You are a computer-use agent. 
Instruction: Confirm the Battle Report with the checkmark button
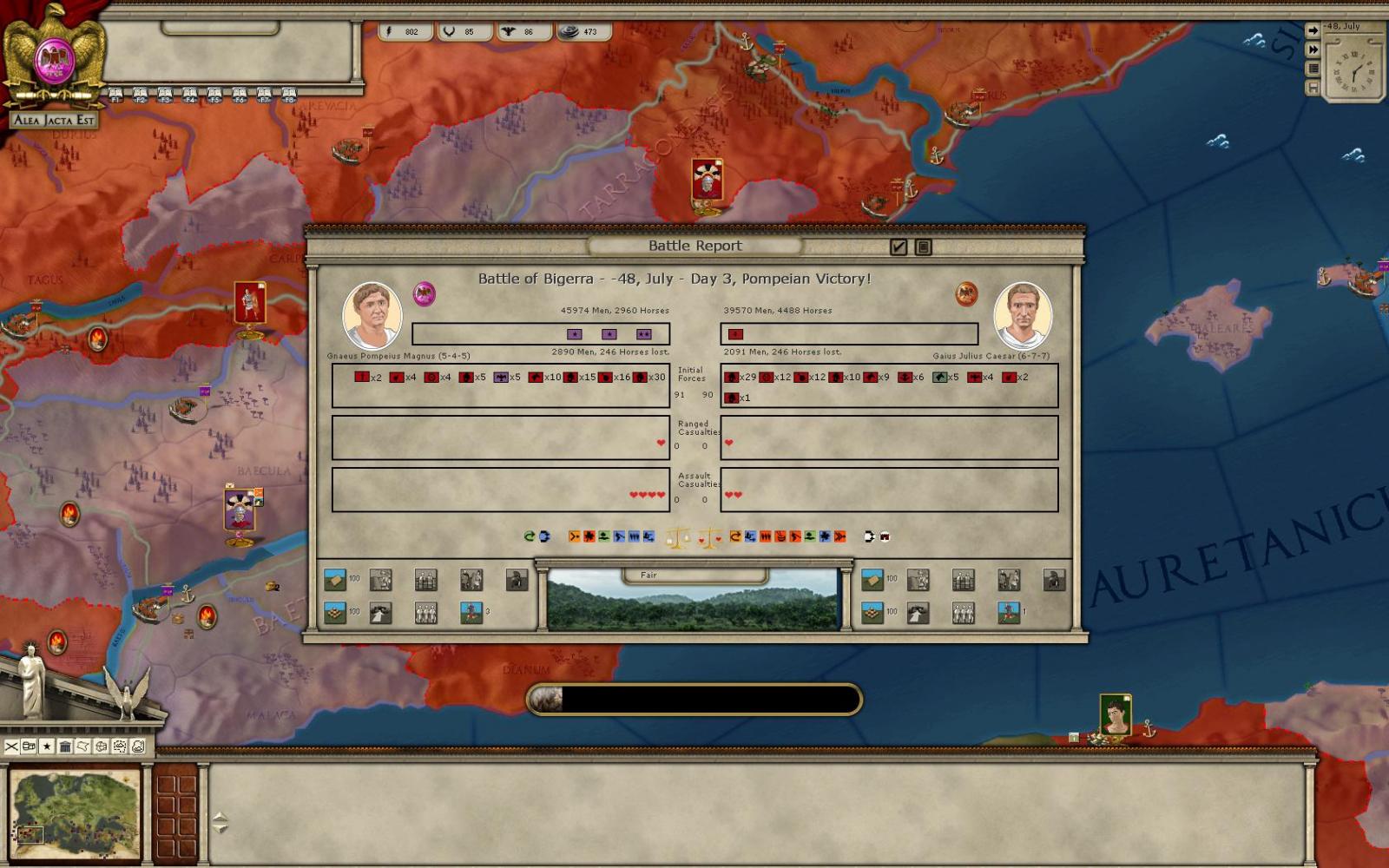(x=899, y=247)
